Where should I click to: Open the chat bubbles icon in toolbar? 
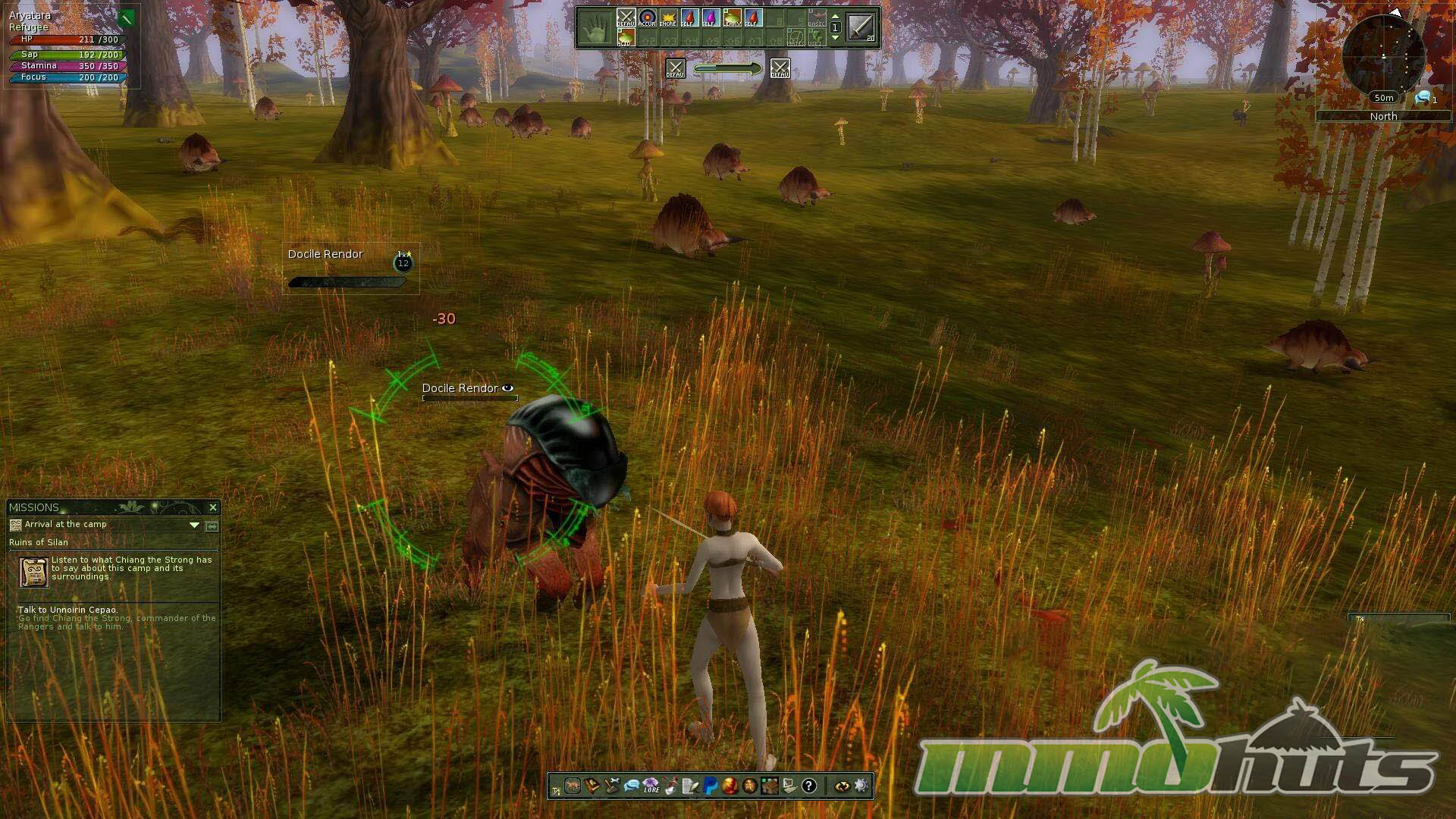(631, 786)
